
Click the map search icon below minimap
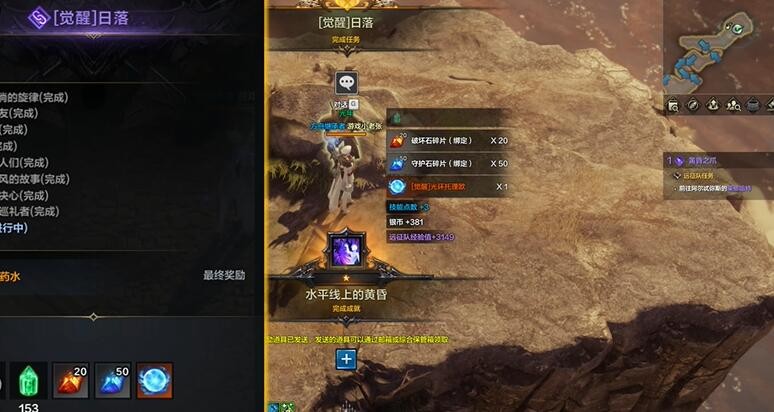click(674, 104)
